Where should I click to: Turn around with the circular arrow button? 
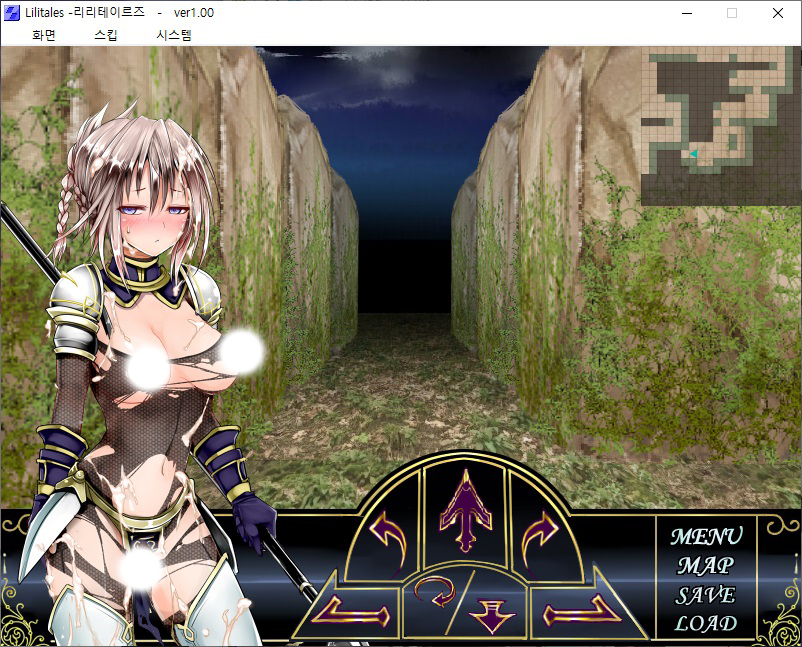435,595
